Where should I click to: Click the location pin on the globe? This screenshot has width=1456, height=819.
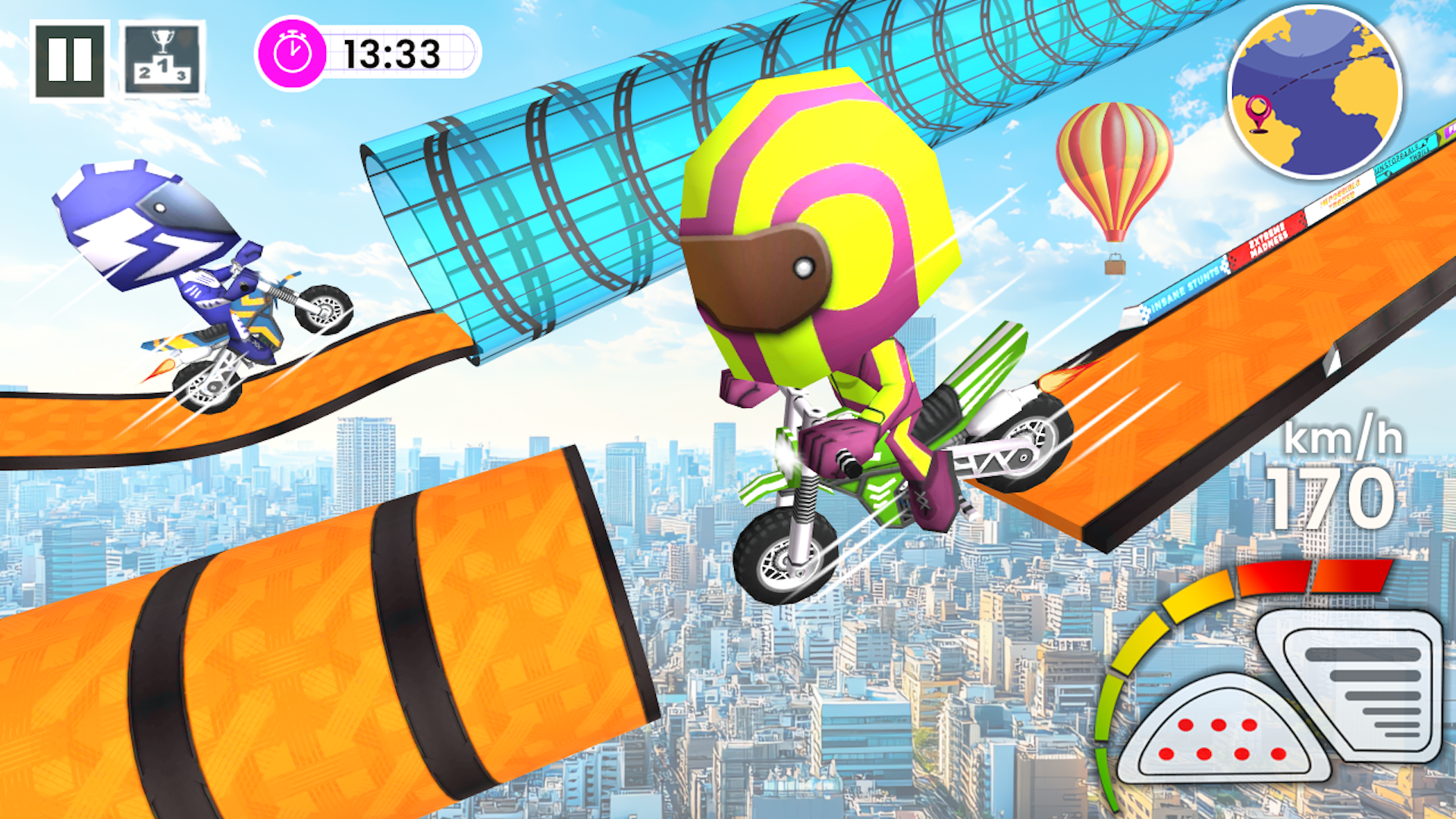(1259, 112)
